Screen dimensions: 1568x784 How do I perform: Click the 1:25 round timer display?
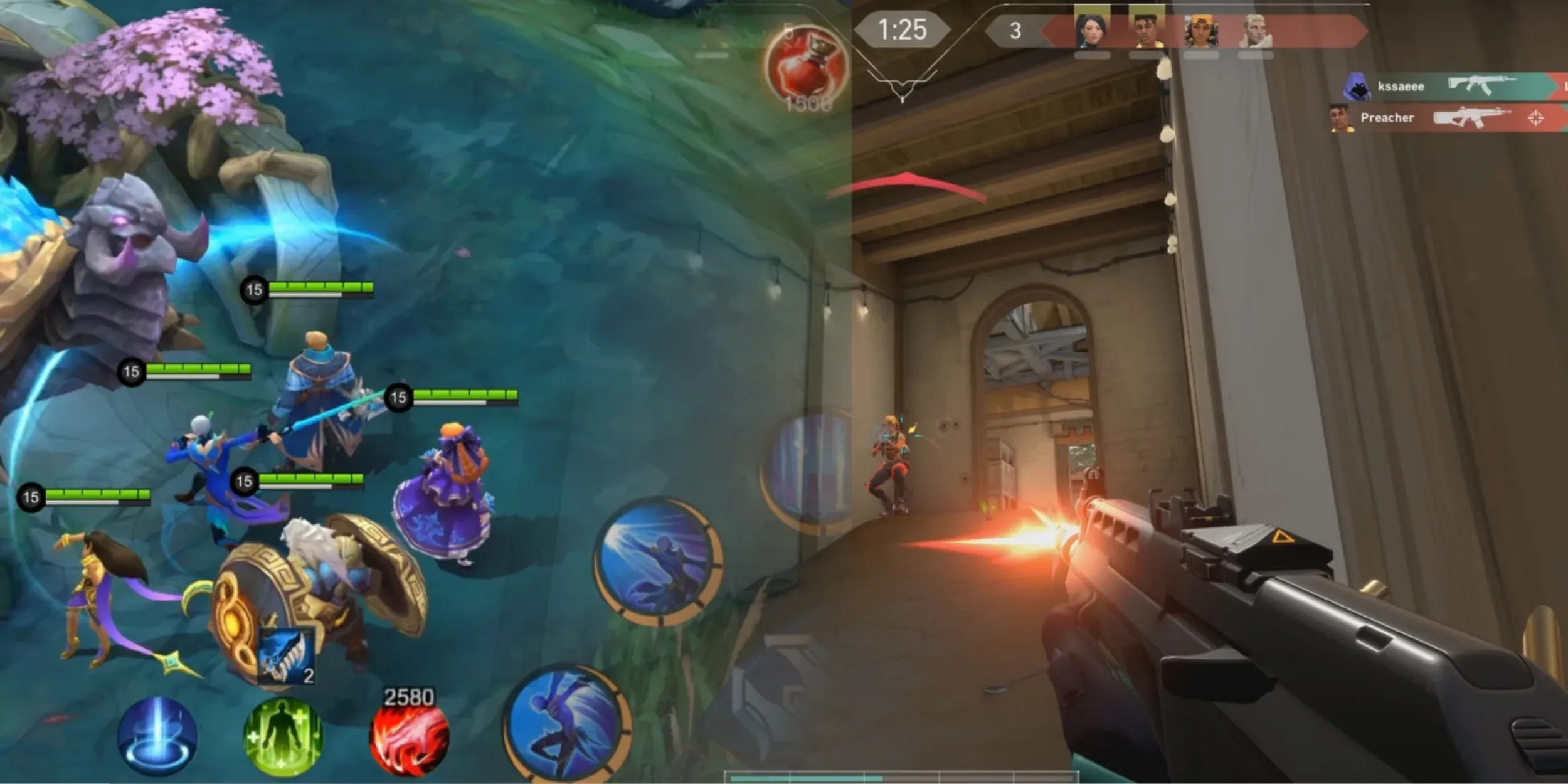tap(903, 28)
